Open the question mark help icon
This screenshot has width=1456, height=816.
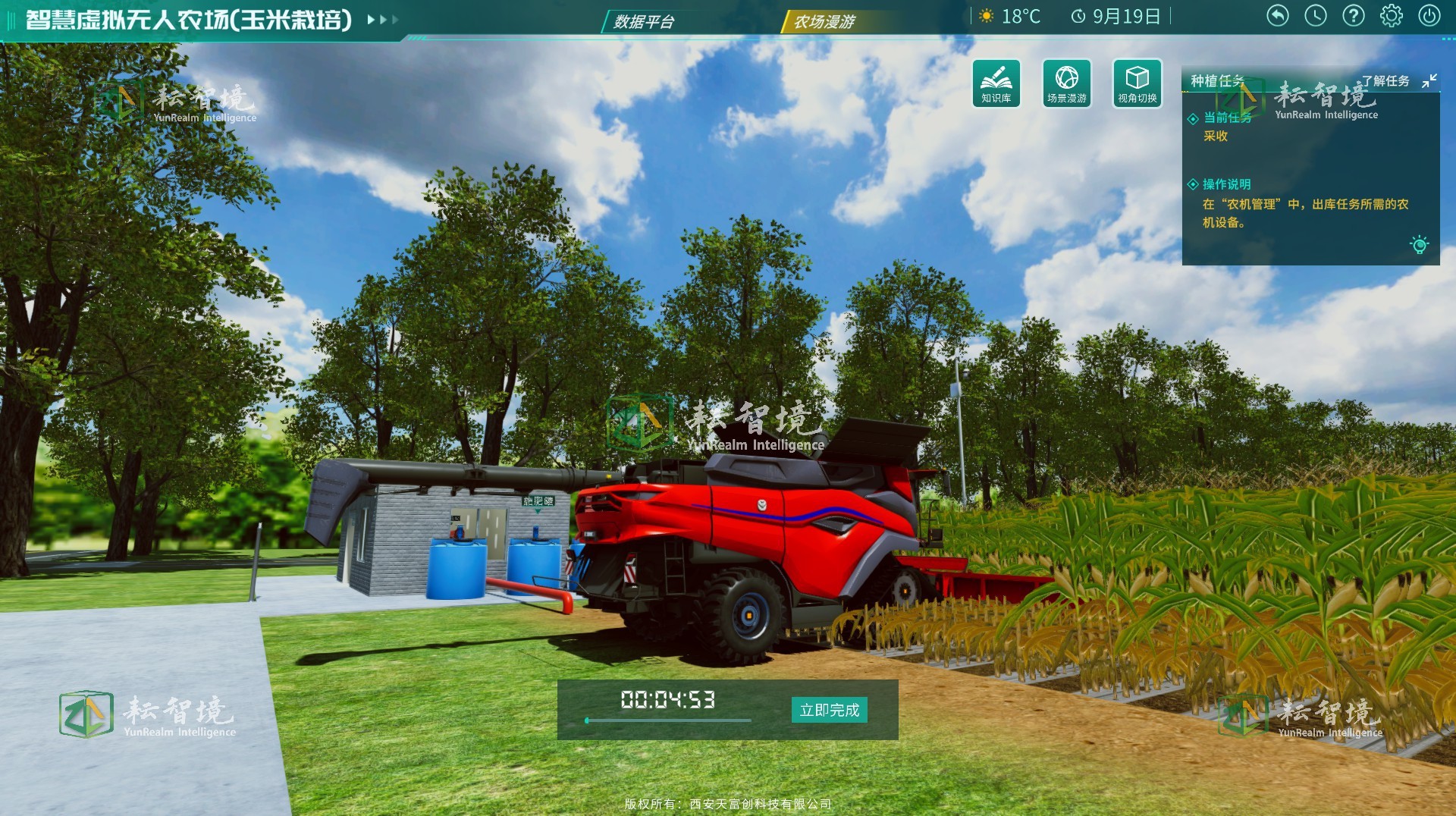(1354, 16)
